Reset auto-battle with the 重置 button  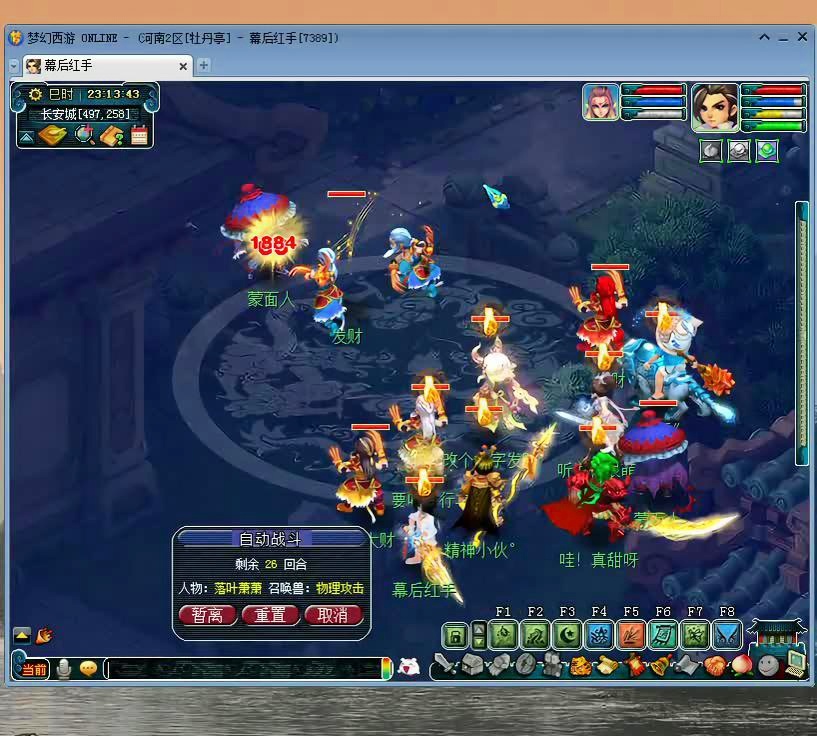tap(270, 615)
